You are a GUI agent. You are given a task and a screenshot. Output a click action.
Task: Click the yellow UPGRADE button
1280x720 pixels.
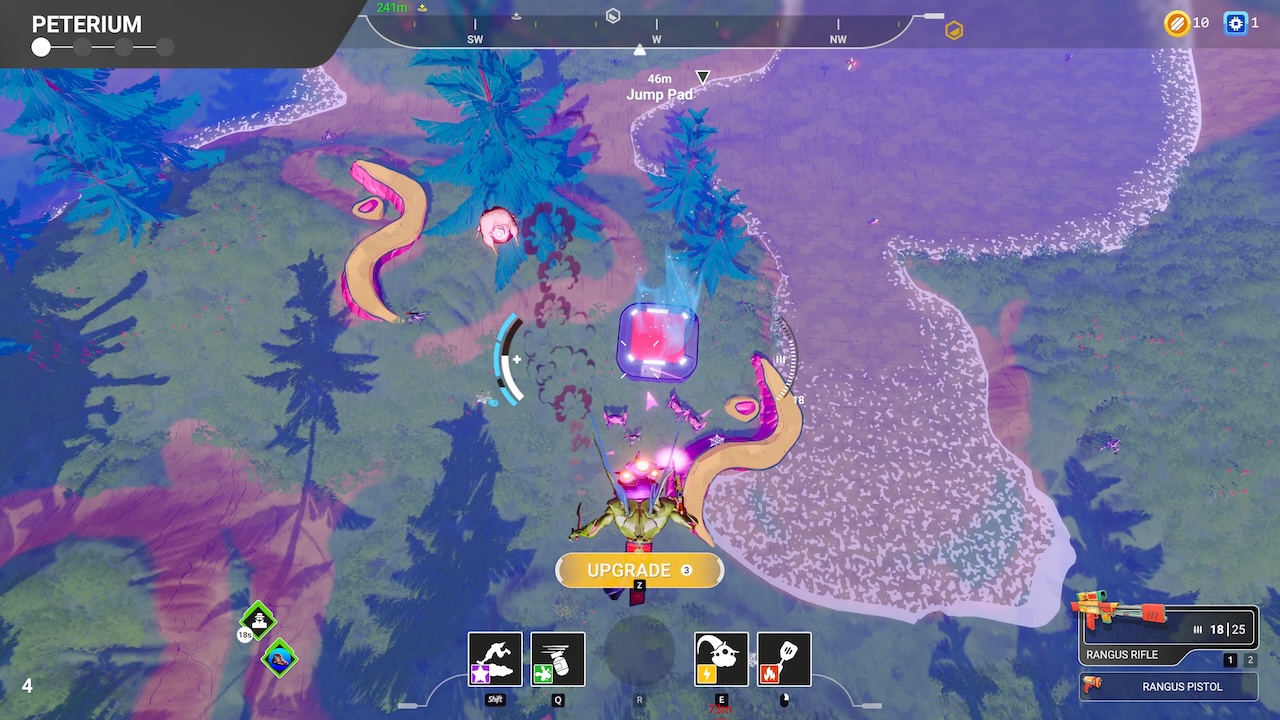click(639, 570)
